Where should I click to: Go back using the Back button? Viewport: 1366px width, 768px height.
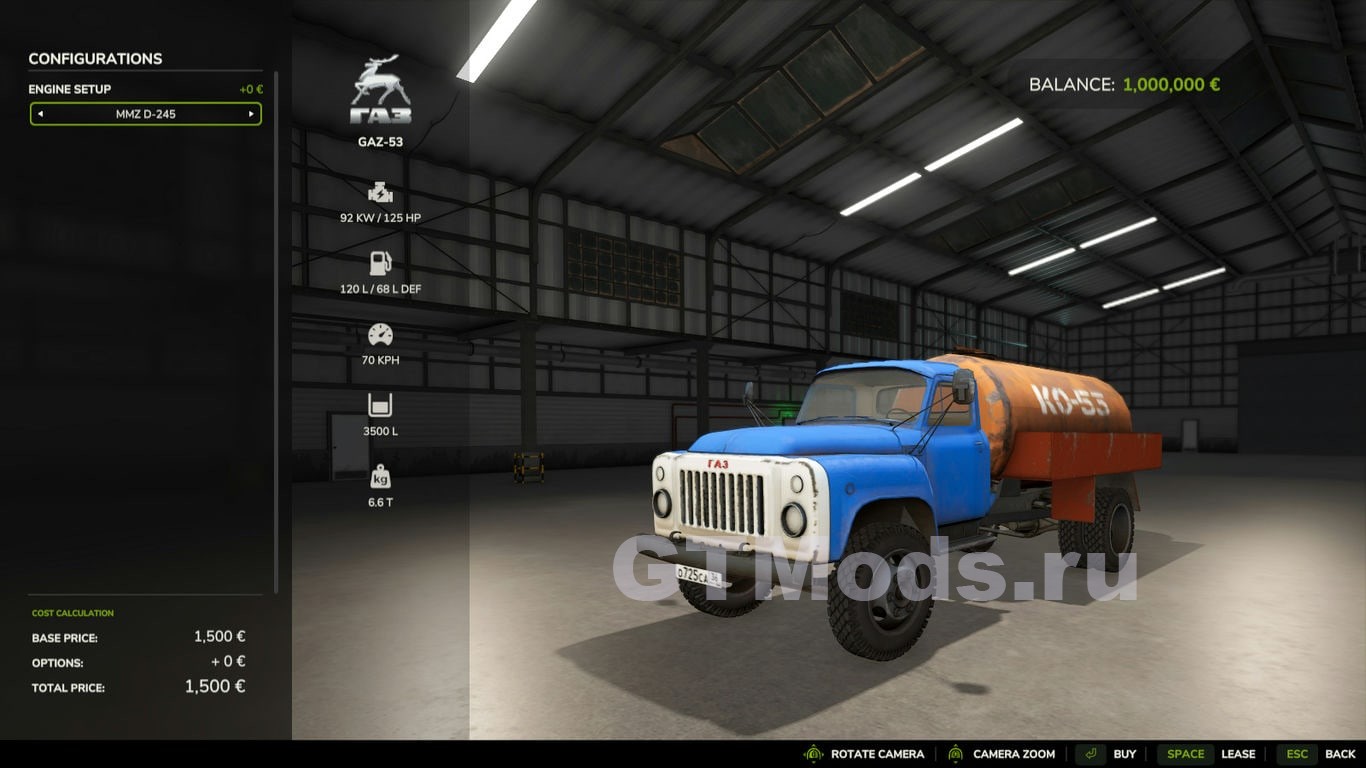click(1340, 754)
